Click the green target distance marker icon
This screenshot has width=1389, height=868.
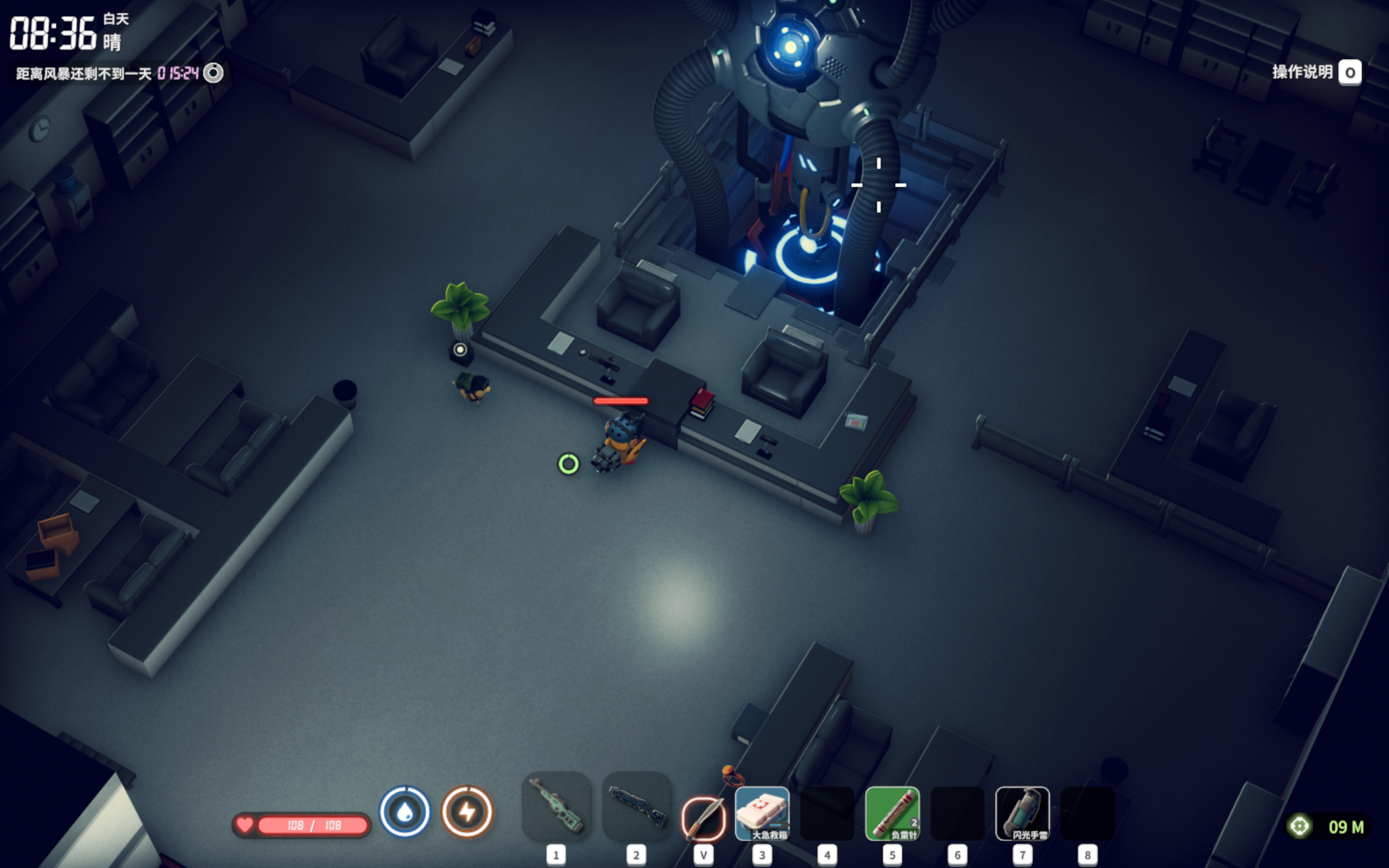pyautogui.click(x=1299, y=827)
